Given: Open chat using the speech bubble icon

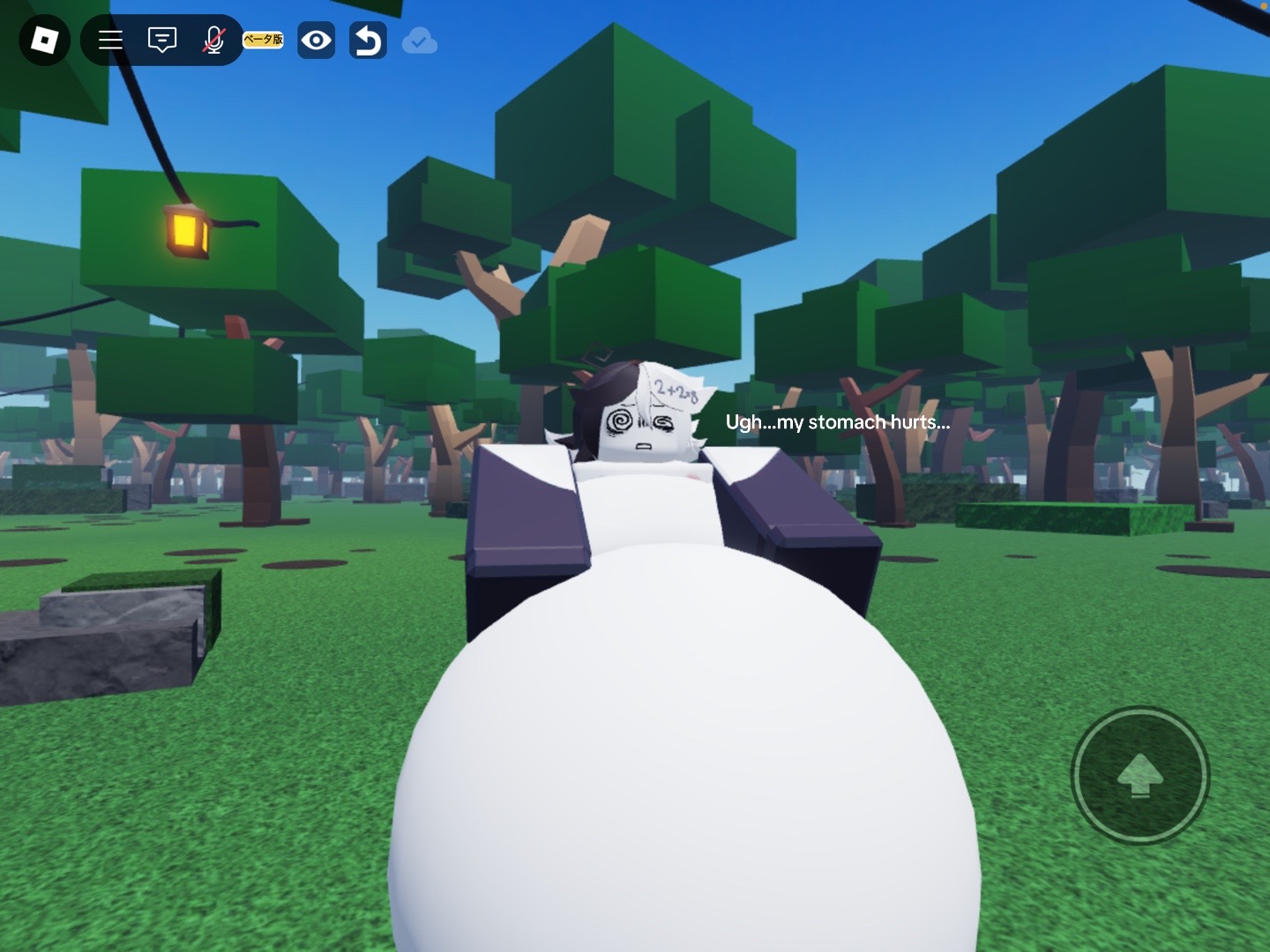Looking at the screenshot, I should coord(161,40).
